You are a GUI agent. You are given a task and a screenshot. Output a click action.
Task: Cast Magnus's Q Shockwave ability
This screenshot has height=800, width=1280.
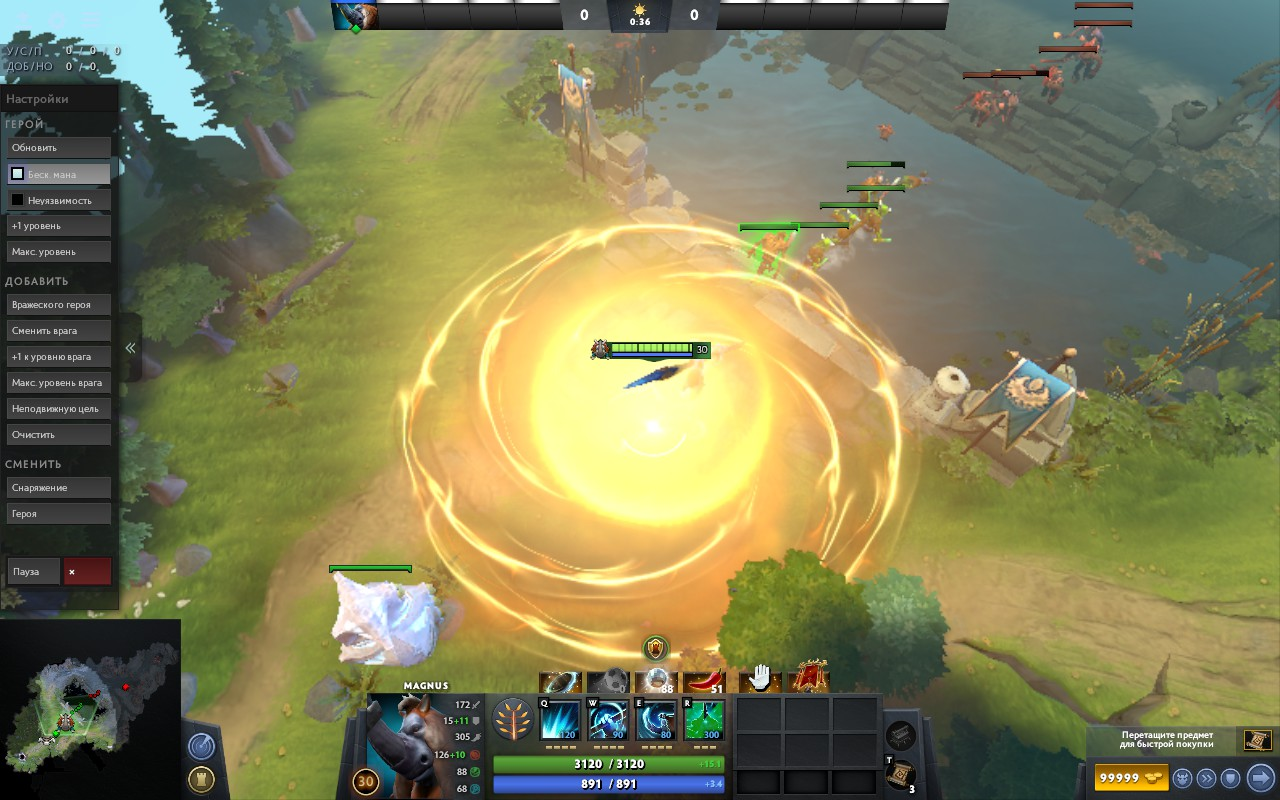pyautogui.click(x=560, y=720)
